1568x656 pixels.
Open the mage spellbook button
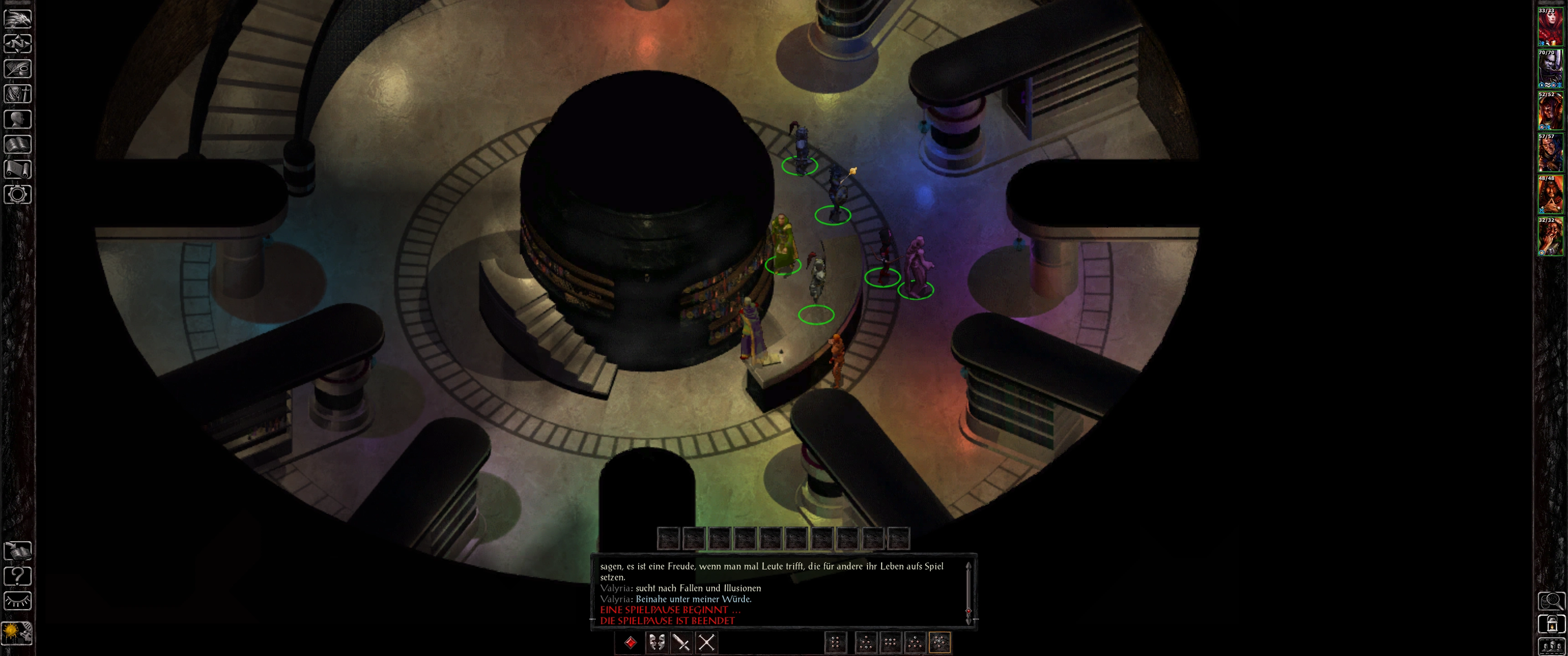pos(18,144)
